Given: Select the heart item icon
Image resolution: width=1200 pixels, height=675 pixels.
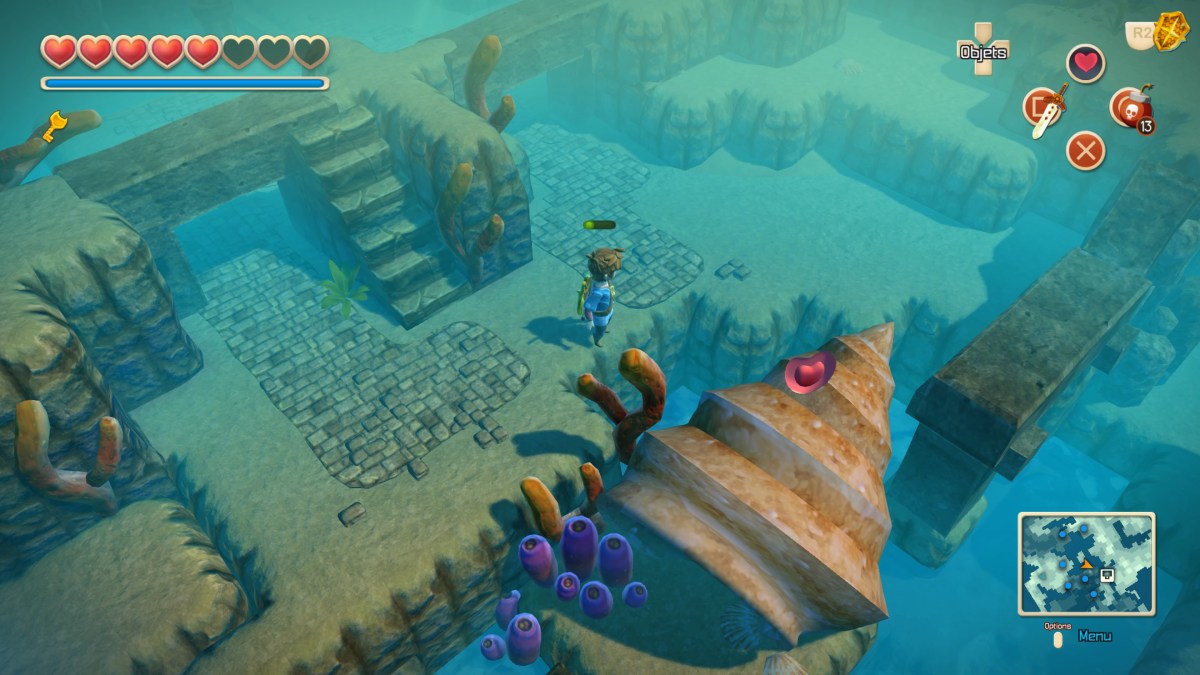Looking at the screenshot, I should 1085,63.
